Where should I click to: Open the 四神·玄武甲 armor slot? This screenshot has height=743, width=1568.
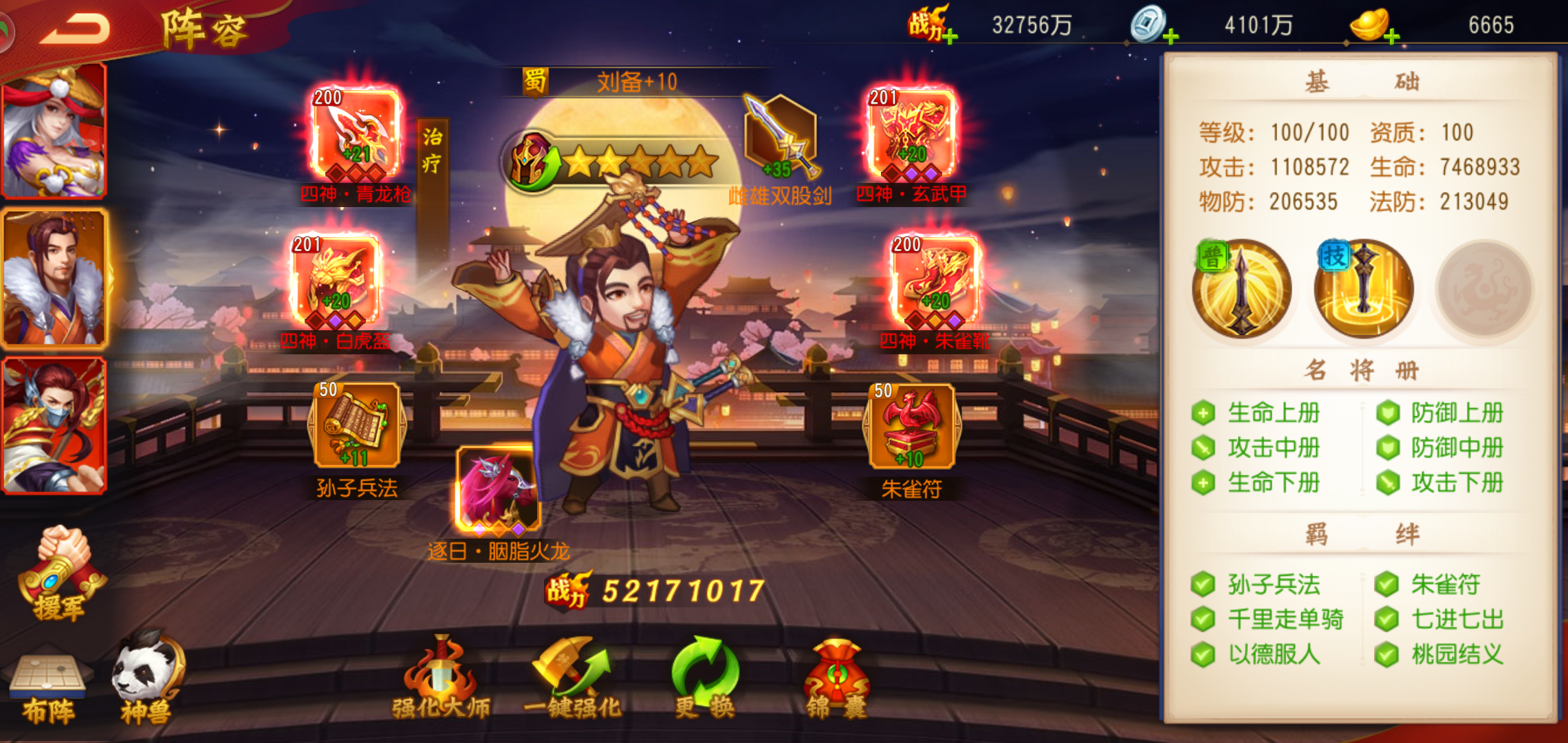tap(911, 133)
